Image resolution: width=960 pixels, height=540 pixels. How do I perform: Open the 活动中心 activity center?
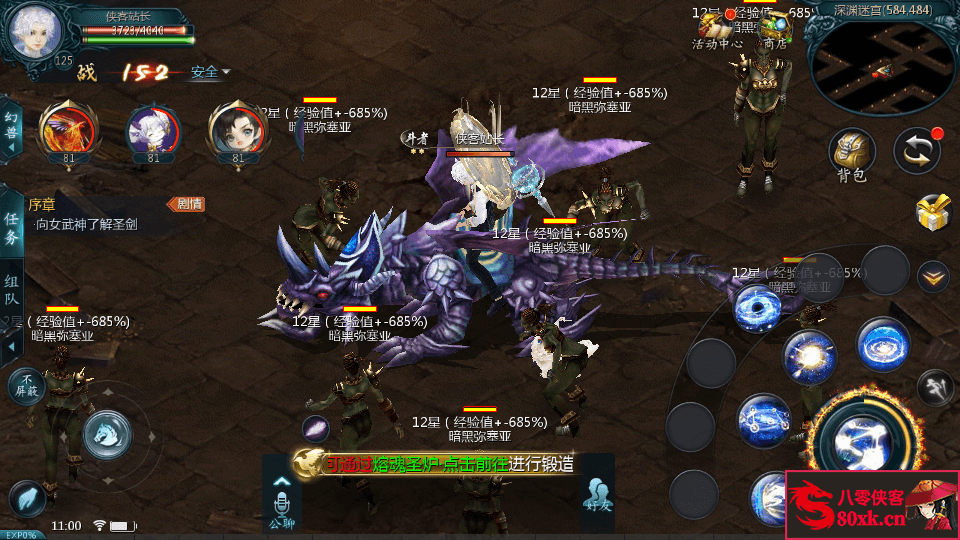click(717, 30)
